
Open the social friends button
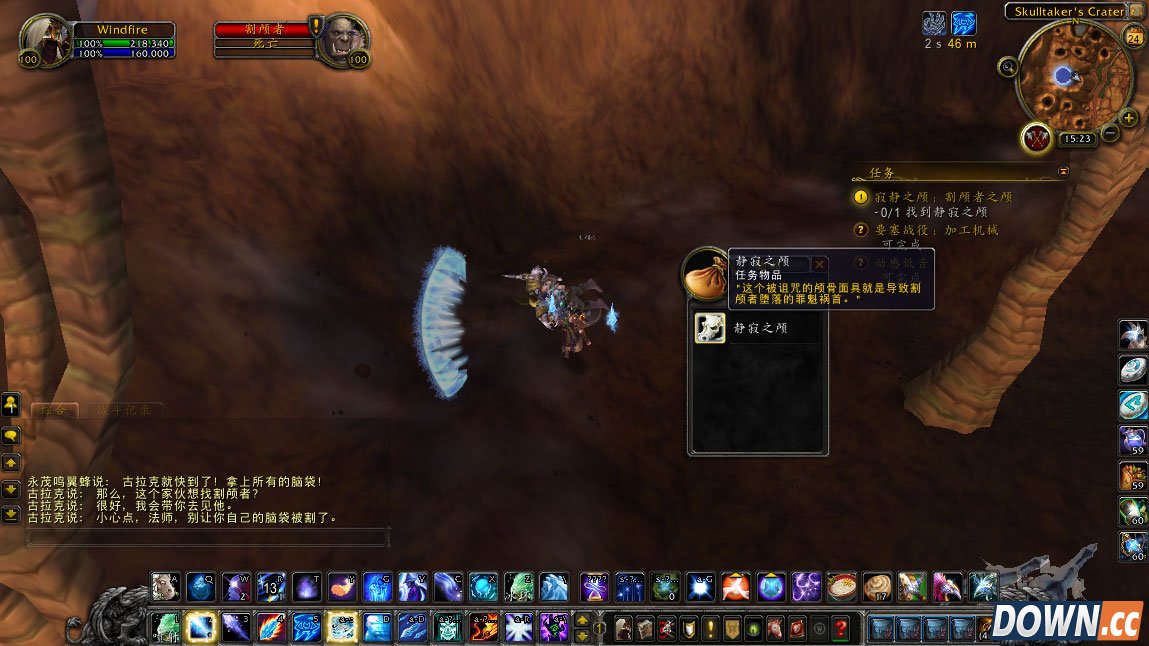coord(12,404)
